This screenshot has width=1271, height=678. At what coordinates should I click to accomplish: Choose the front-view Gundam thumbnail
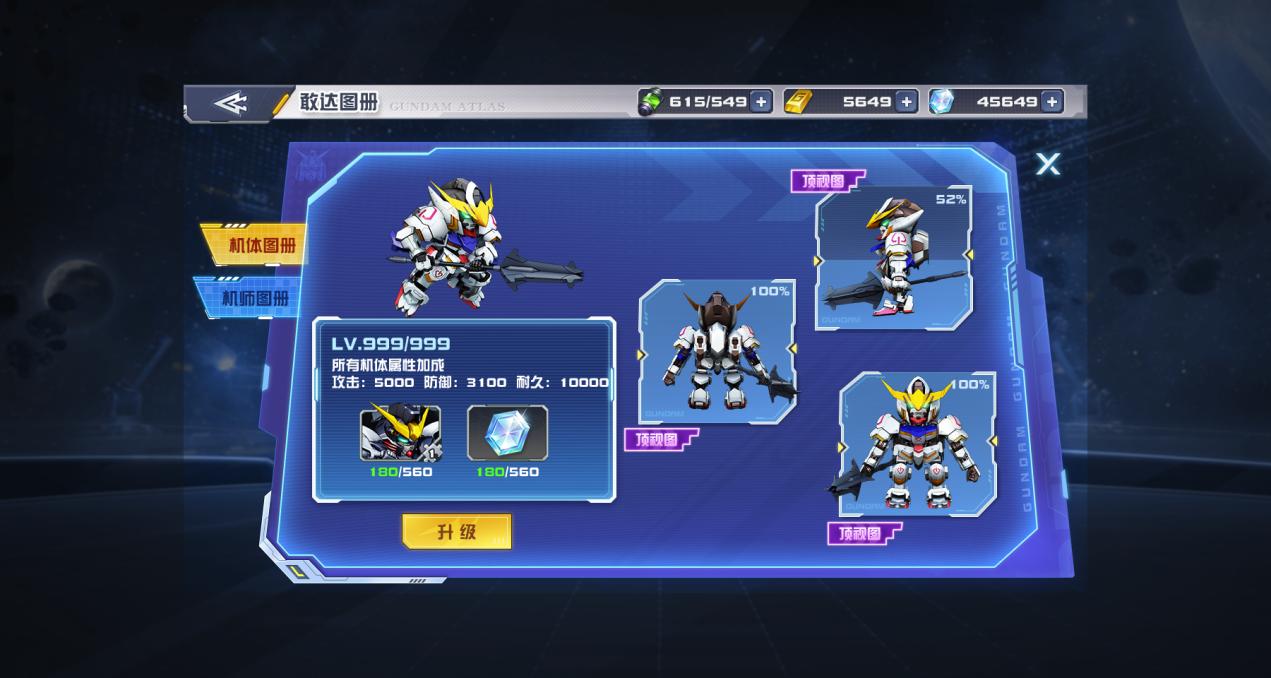pos(917,444)
